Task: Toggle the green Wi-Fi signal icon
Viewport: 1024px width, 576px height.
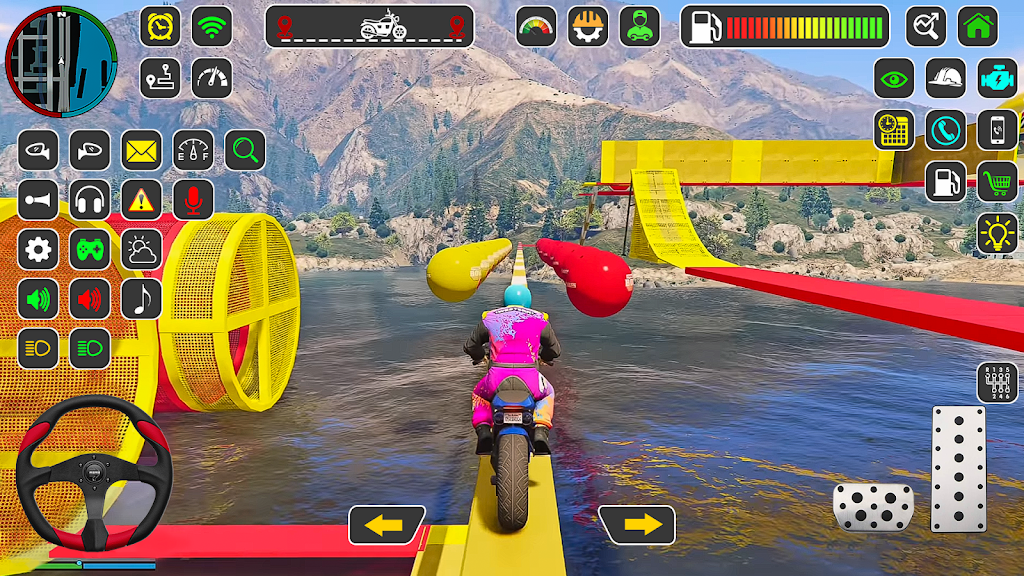Action: [212, 27]
